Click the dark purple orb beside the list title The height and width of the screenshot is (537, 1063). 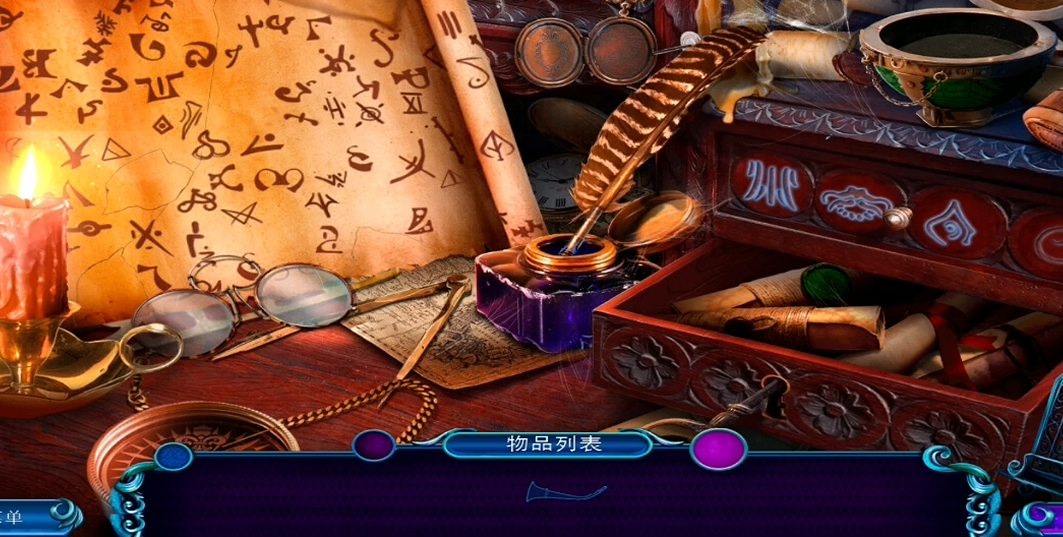pyautogui.click(x=374, y=445)
